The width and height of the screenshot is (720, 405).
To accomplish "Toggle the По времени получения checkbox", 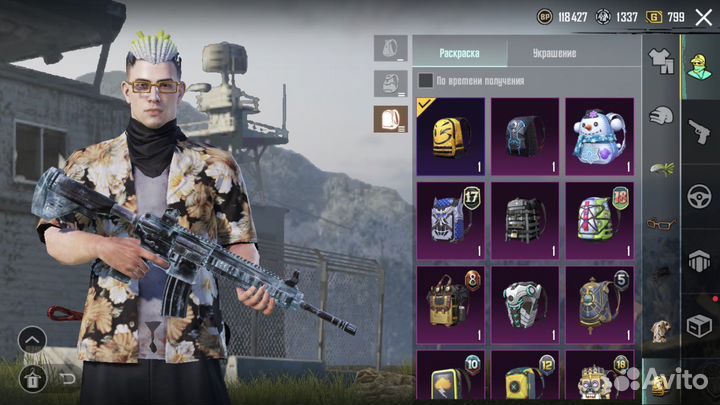I will (x=426, y=80).
